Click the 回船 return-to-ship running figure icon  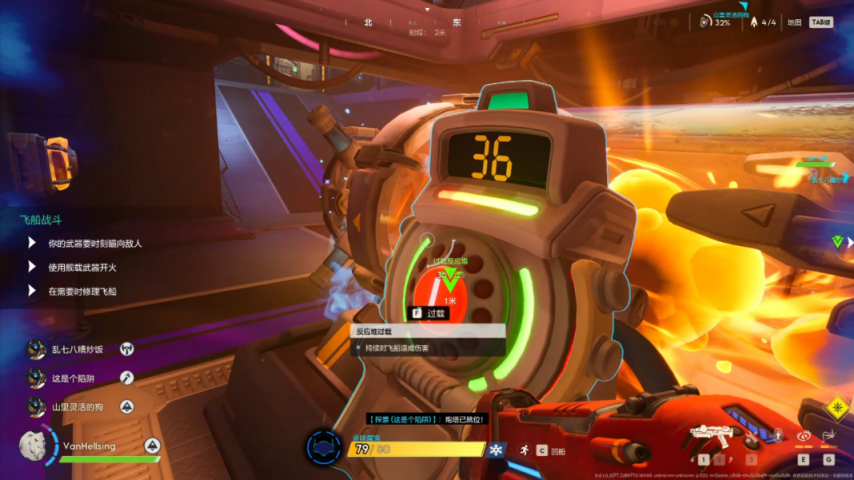(524, 451)
